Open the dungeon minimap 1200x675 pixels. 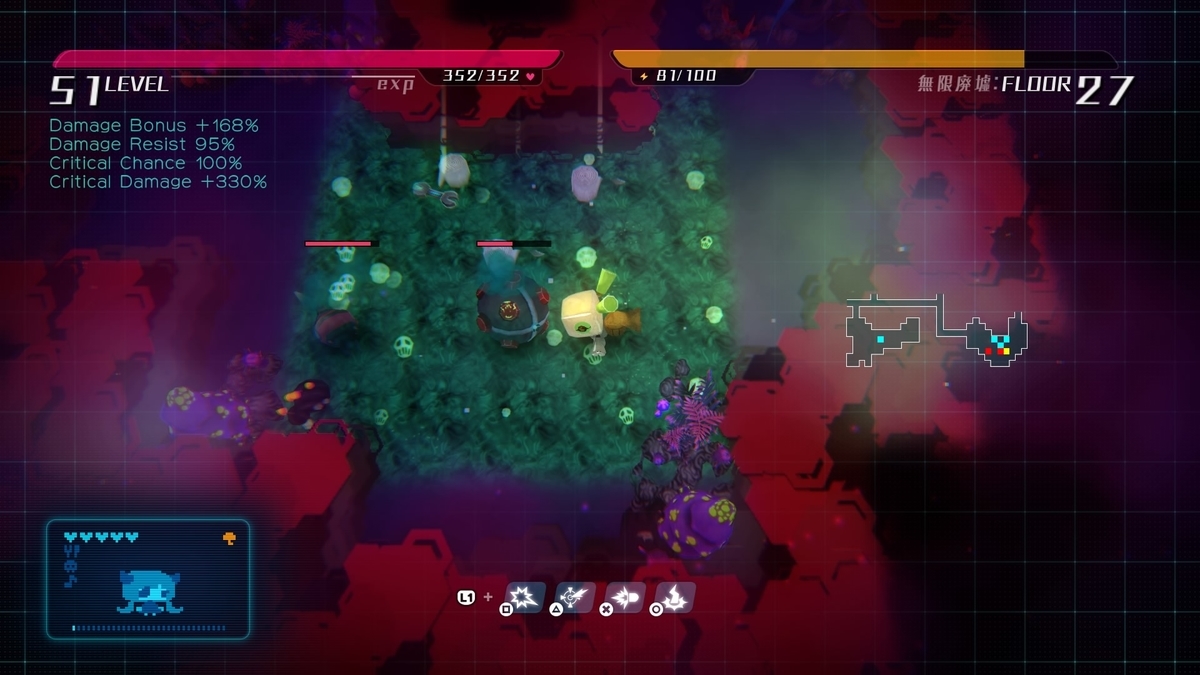(937, 331)
